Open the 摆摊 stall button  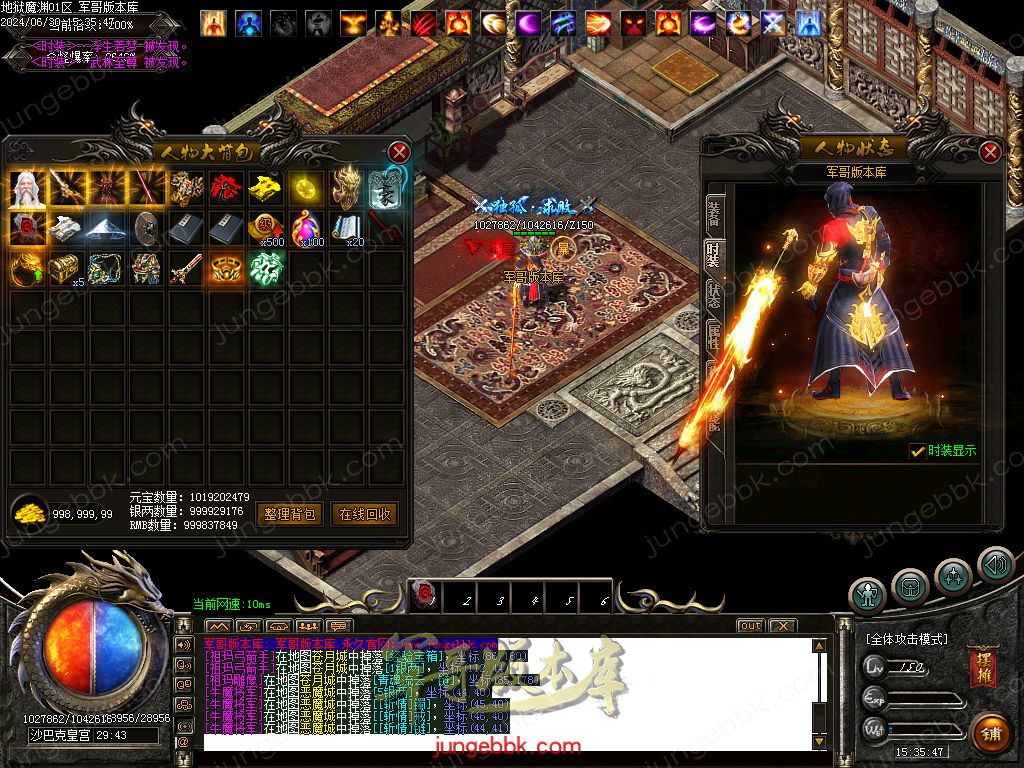pos(982,668)
